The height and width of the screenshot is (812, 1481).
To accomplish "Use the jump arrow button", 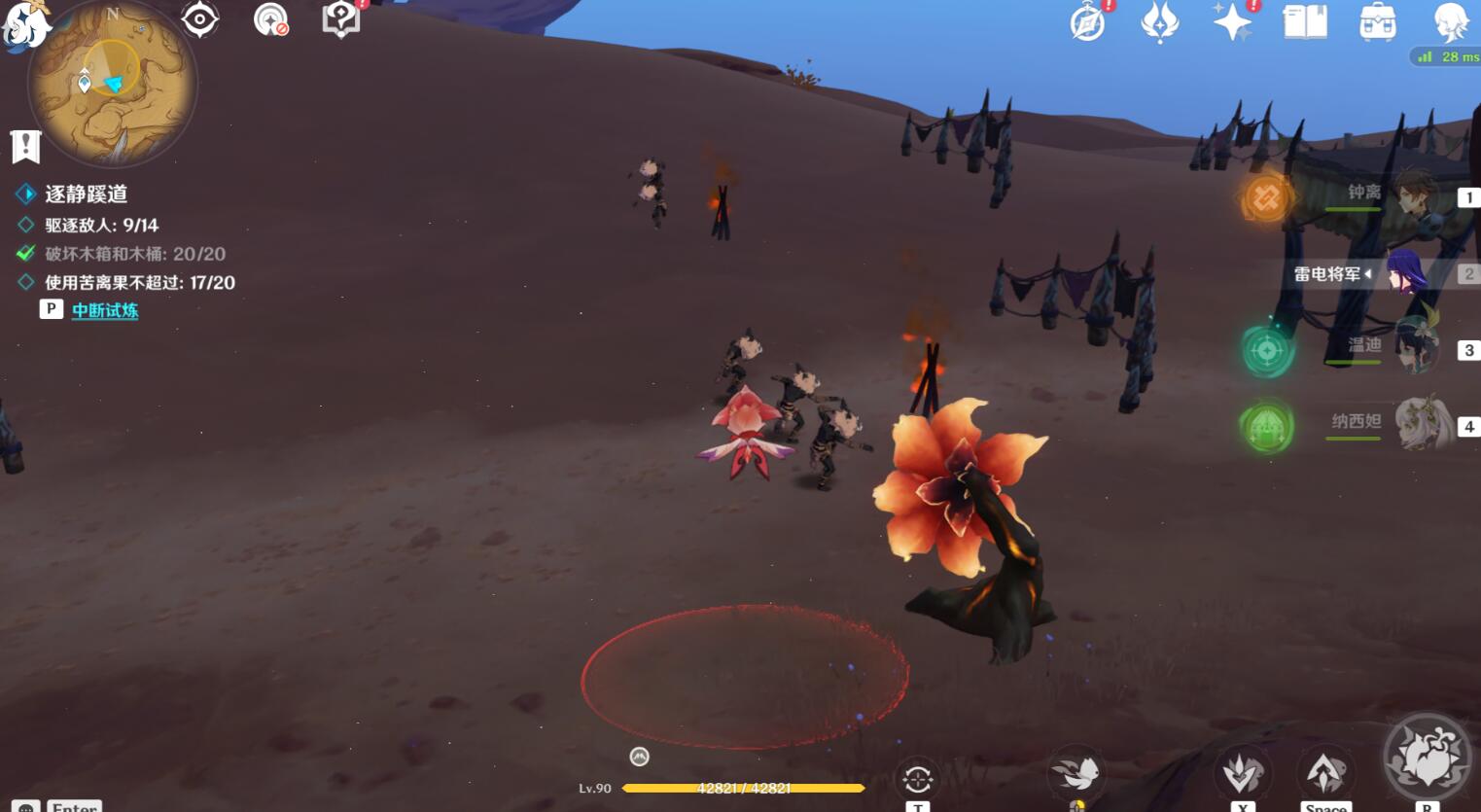I will [x=1324, y=773].
